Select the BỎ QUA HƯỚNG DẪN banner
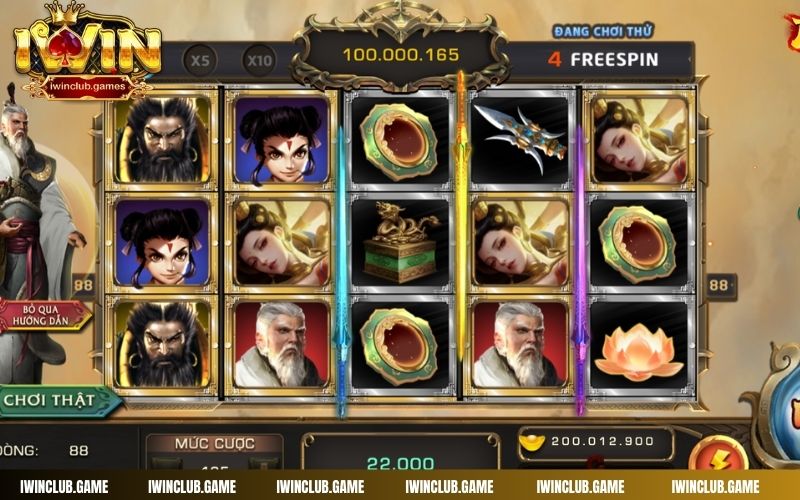Viewport: 800px width, 500px height. tap(45, 317)
